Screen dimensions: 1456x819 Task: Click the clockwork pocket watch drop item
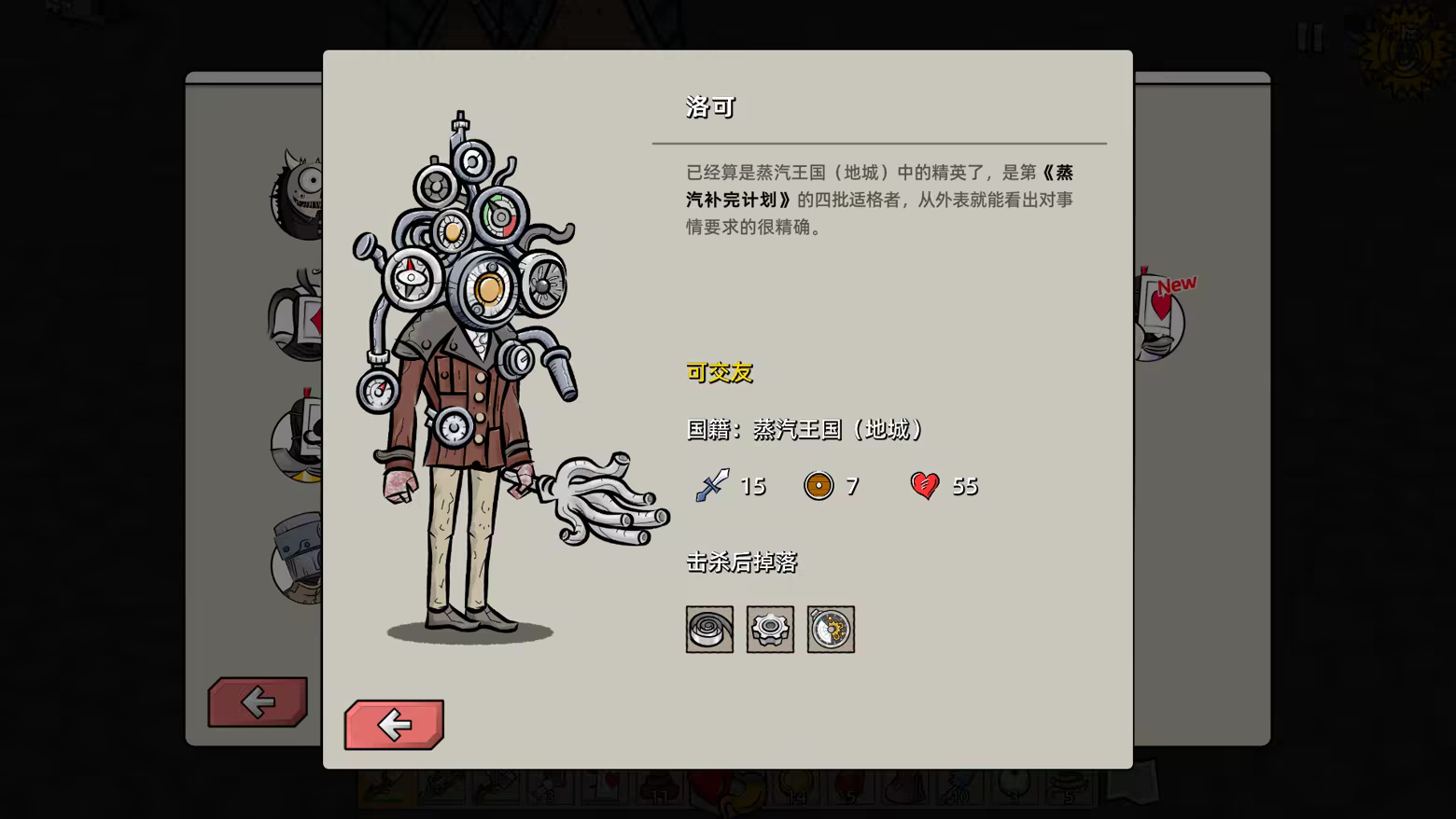coord(831,629)
